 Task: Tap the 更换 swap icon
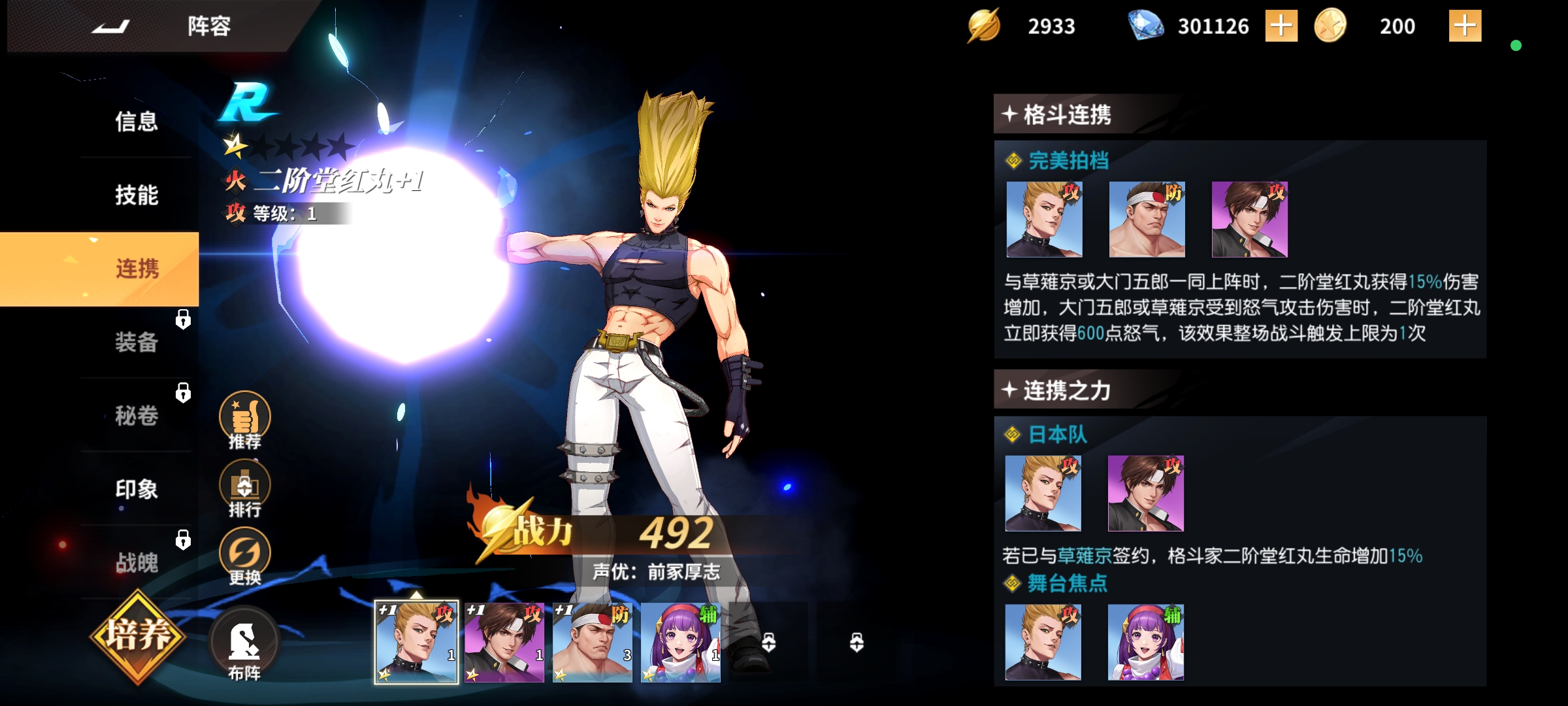point(245,557)
